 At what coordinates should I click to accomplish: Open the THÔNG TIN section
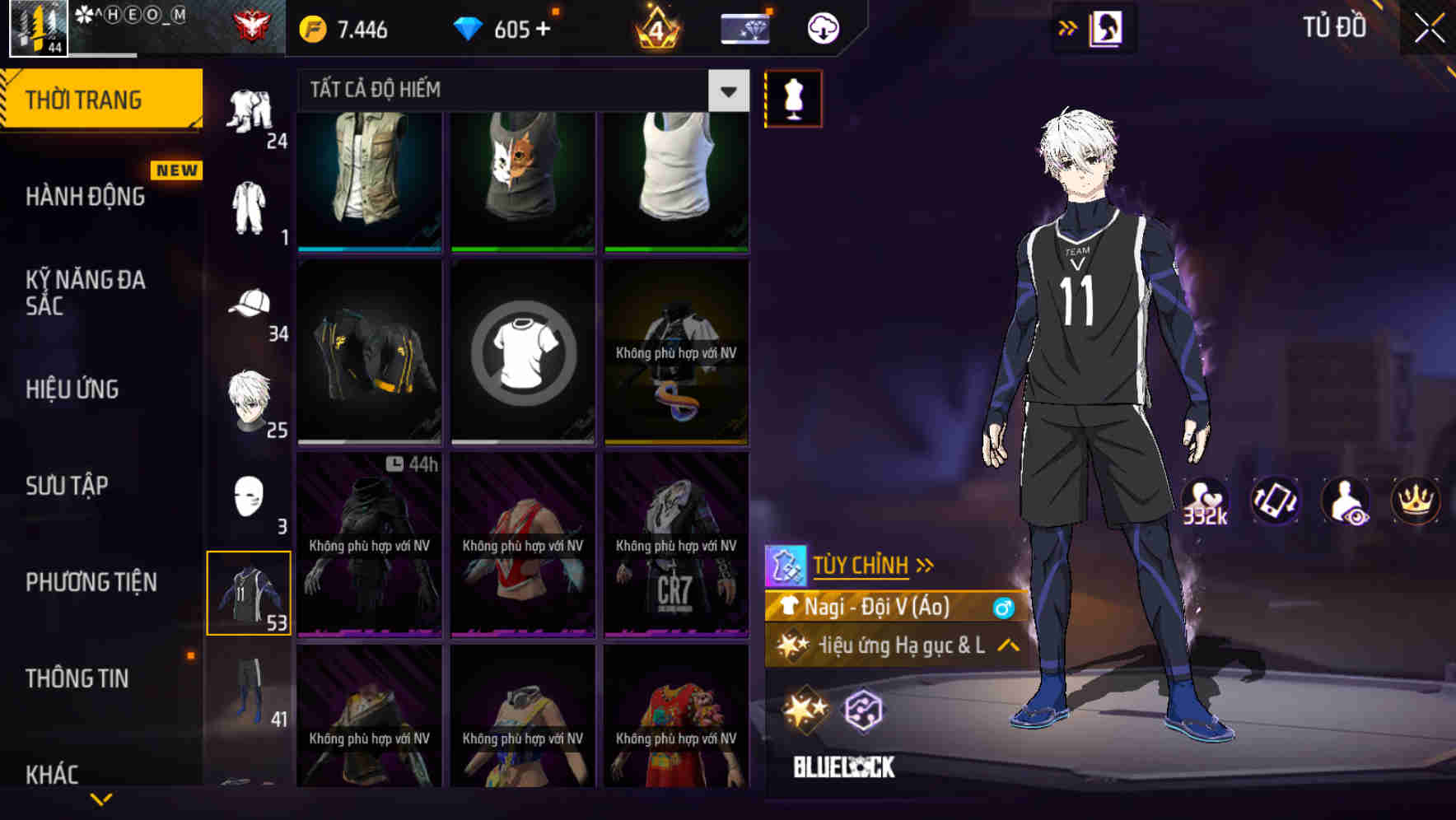[x=79, y=678]
